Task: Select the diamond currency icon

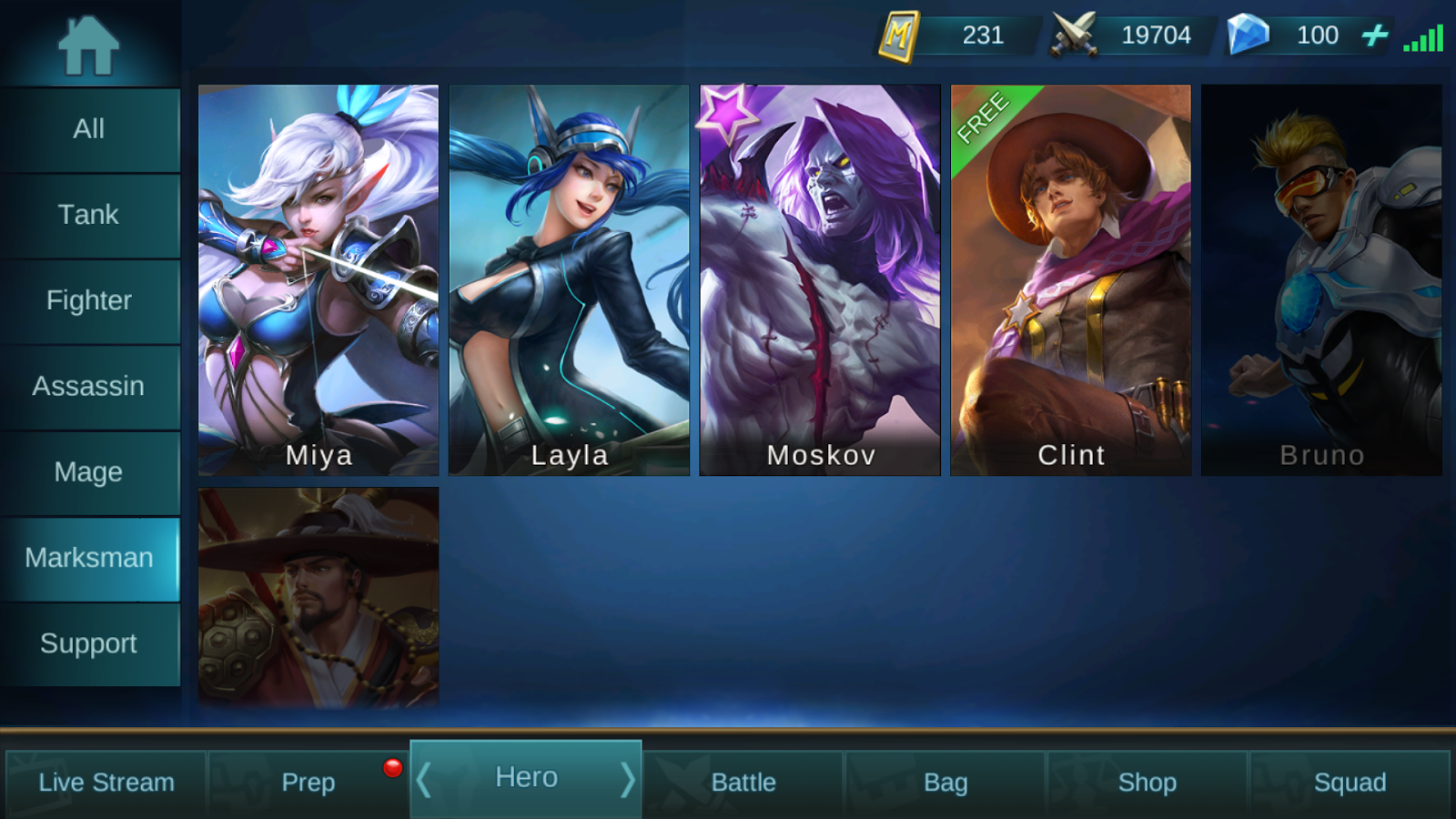Action: click(1249, 35)
